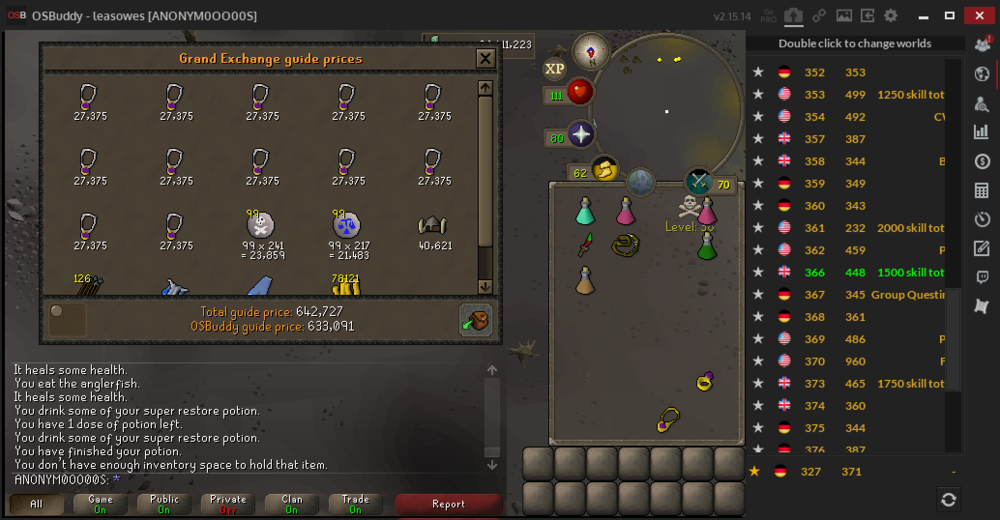Click the compass to face north
The width and height of the screenshot is (1000, 520).
591,50
